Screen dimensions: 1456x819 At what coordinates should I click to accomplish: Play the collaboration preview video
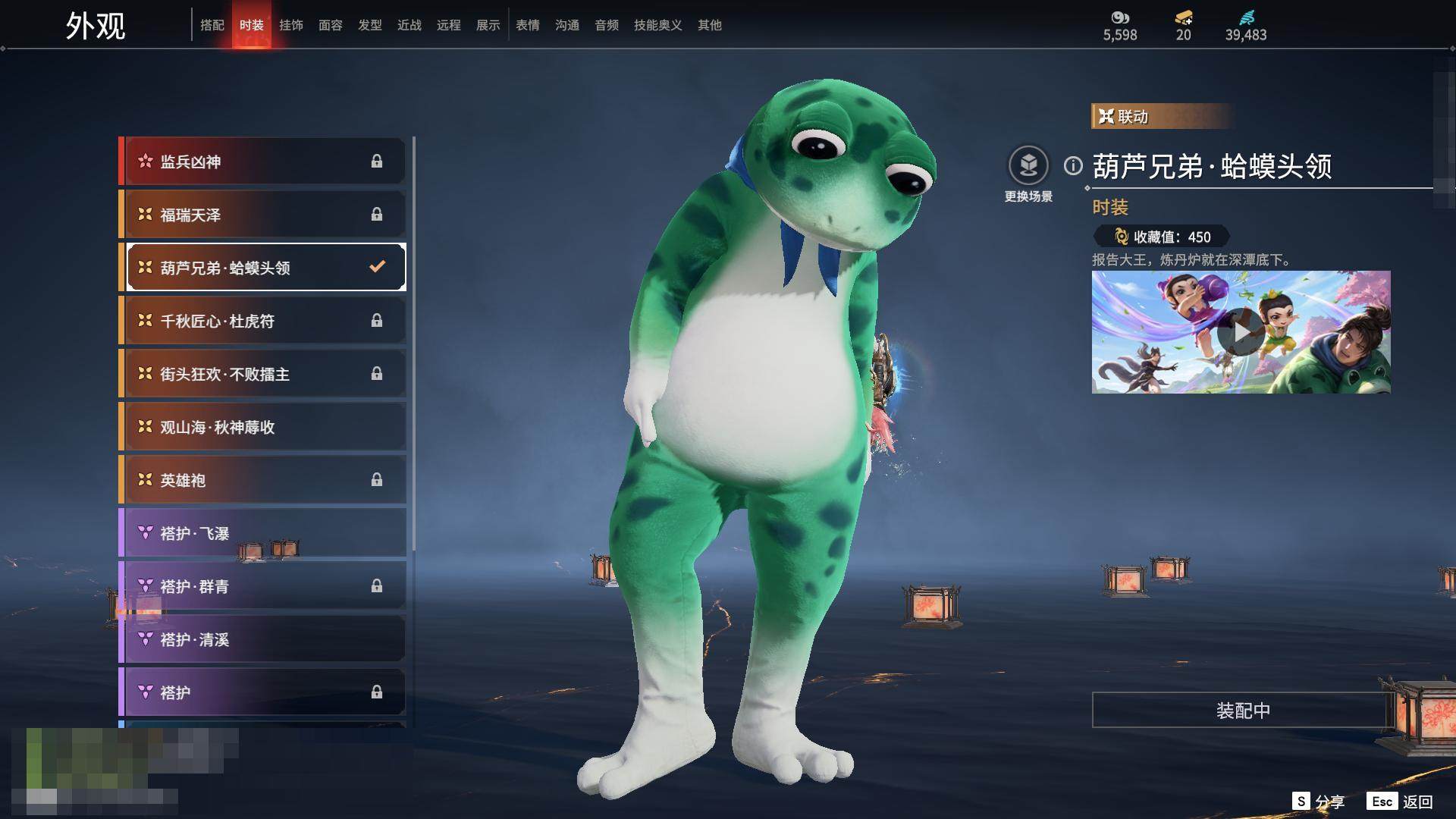click(1241, 332)
